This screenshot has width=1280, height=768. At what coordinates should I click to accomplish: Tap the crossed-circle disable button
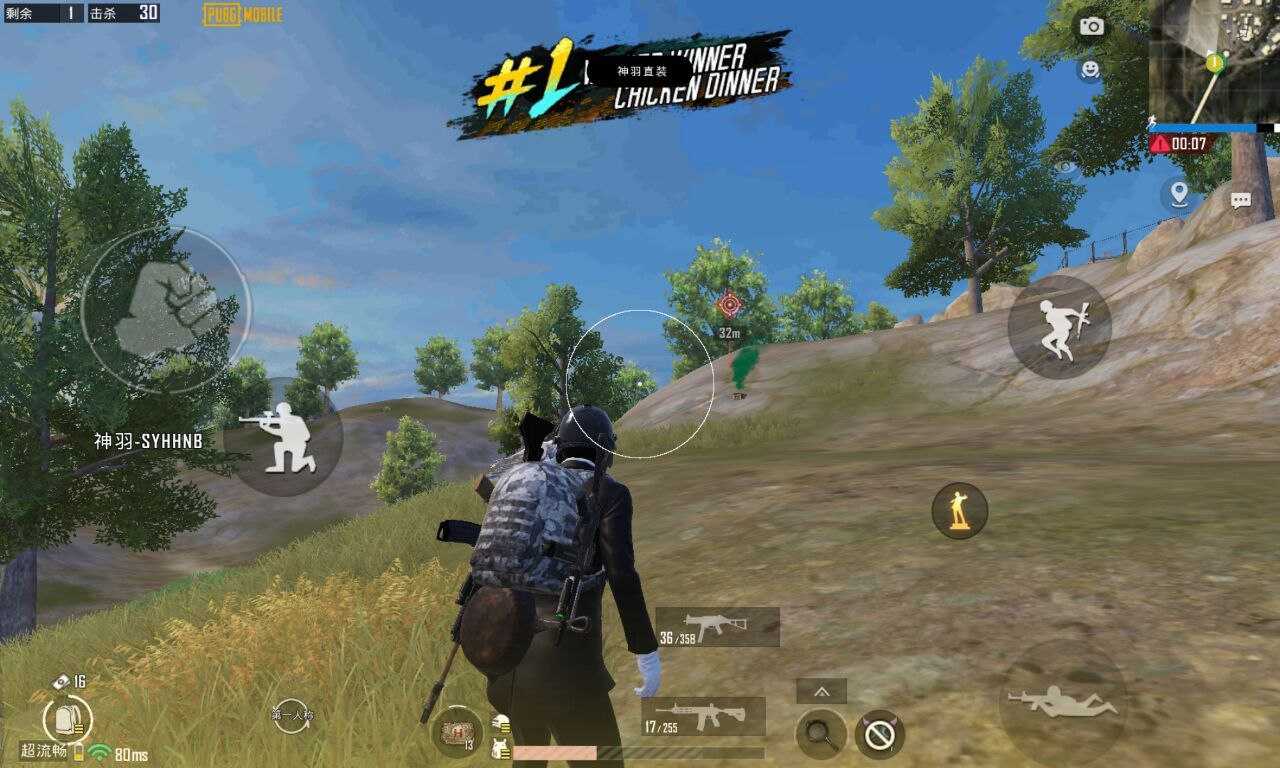880,735
